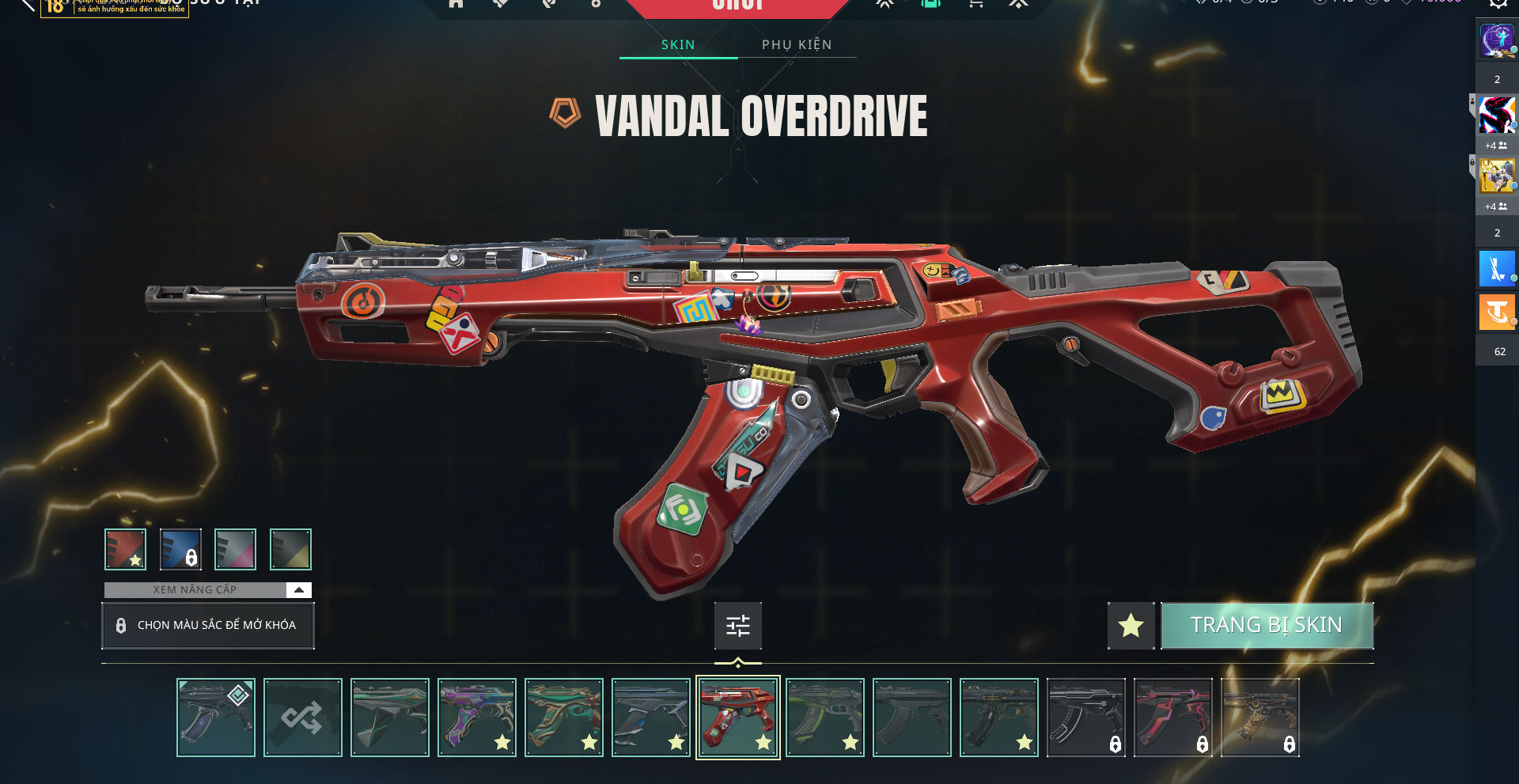Switch to the Phụ Kiện tab
Screen dimensions: 1519x784
(797, 44)
